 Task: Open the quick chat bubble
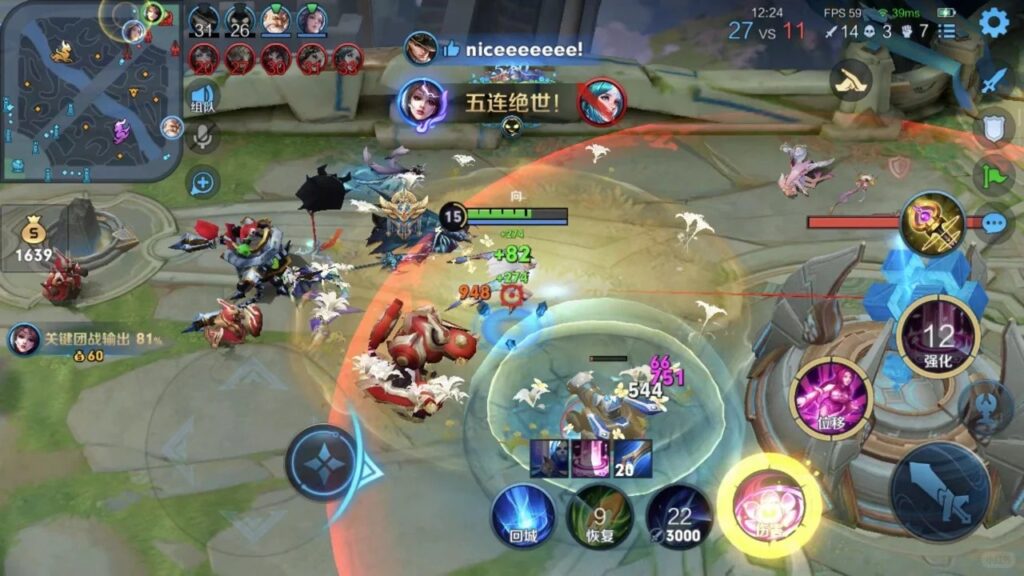point(994,222)
